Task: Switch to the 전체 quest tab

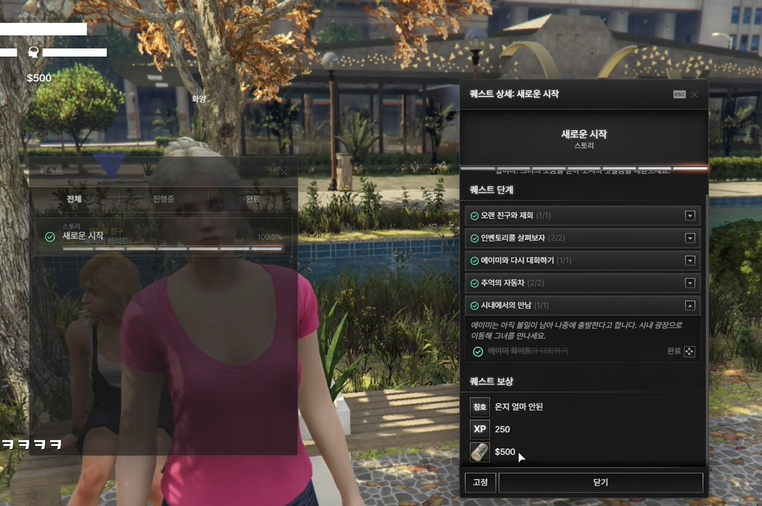Action: click(x=73, y=199)
